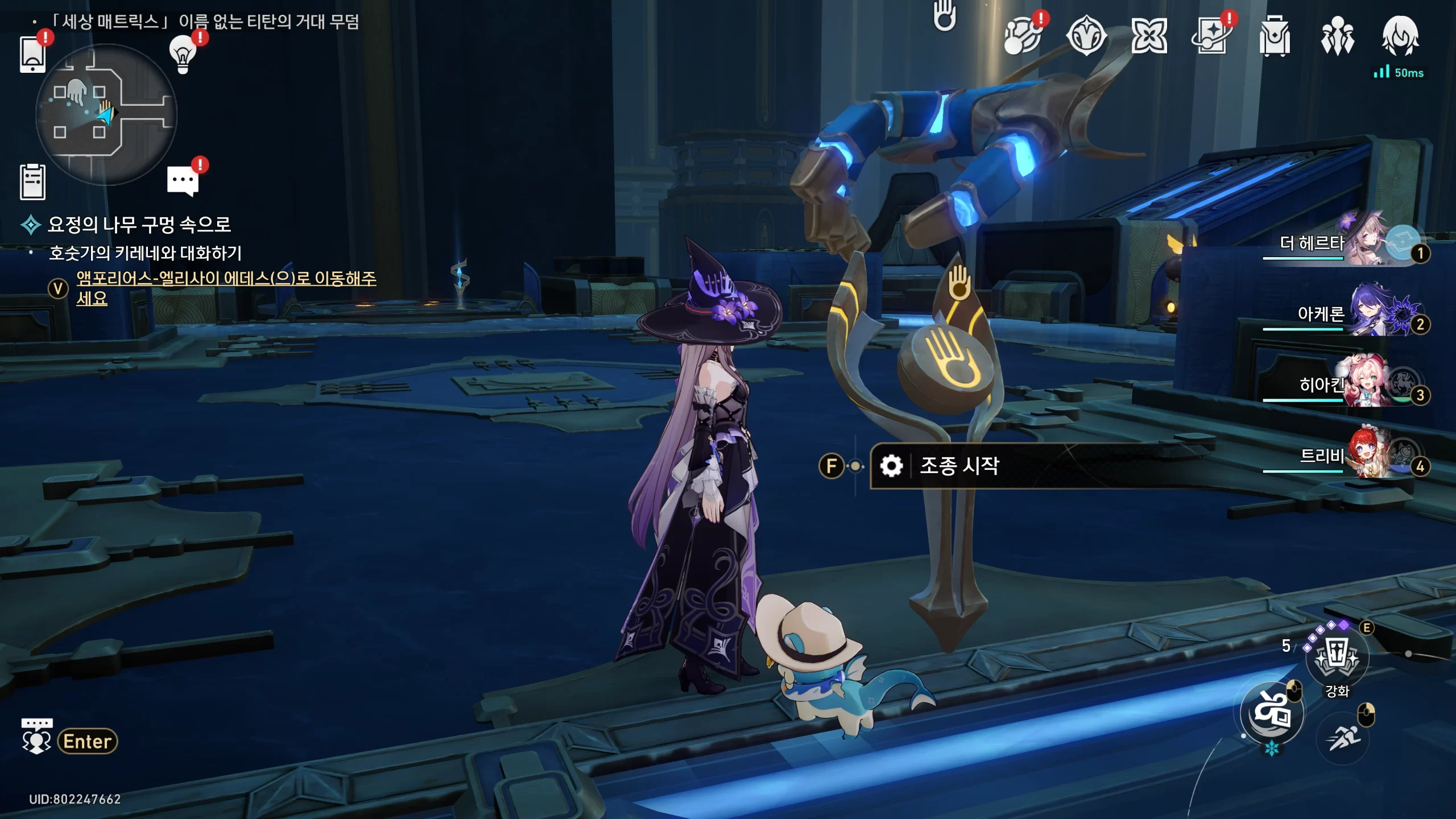Open the mission clipboard icon
This screenshot has height=819, width=1456.
click(32, 182)
